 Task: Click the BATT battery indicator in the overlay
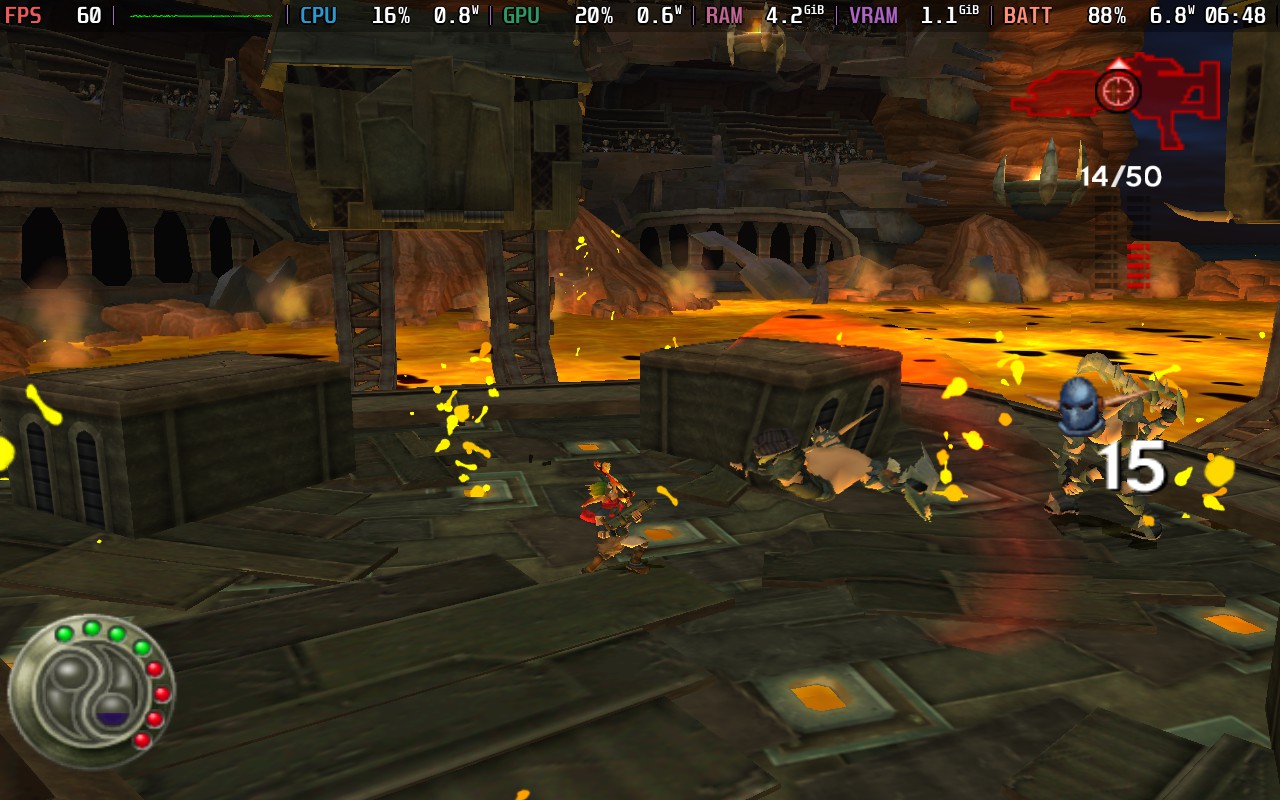click(1028, 15)
